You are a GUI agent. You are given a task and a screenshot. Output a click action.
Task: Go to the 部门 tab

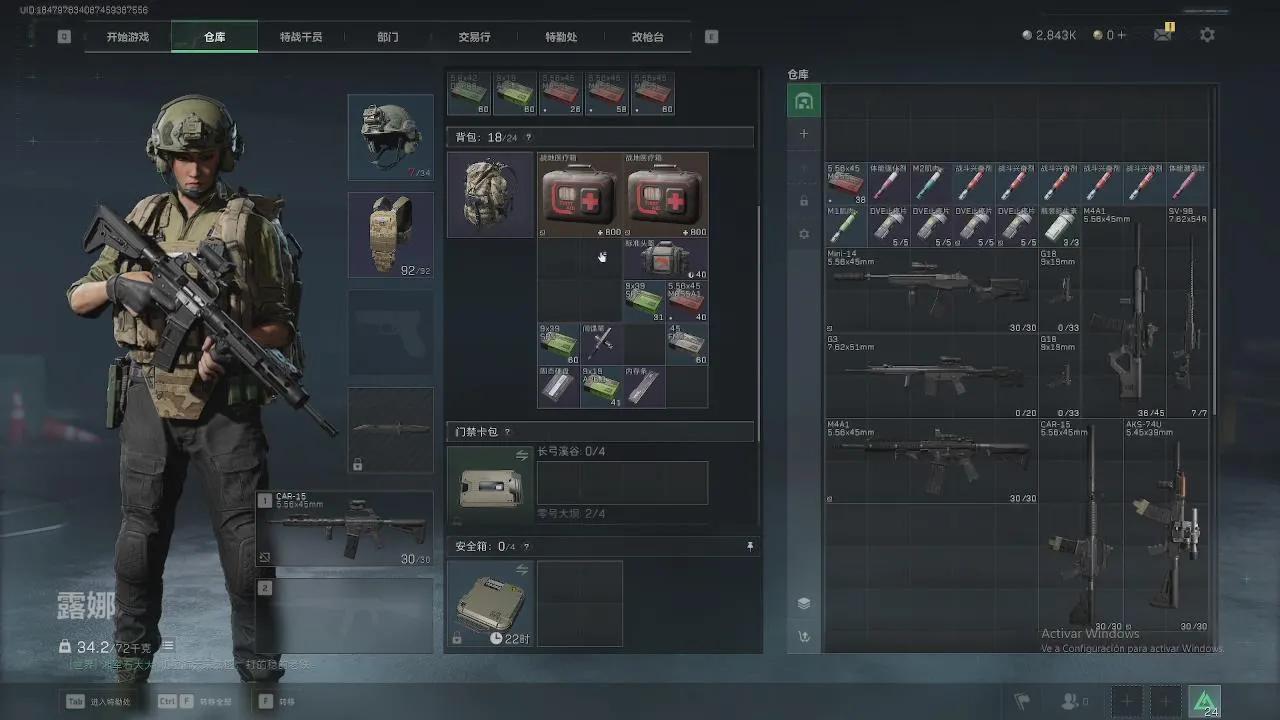coord(388,37)
